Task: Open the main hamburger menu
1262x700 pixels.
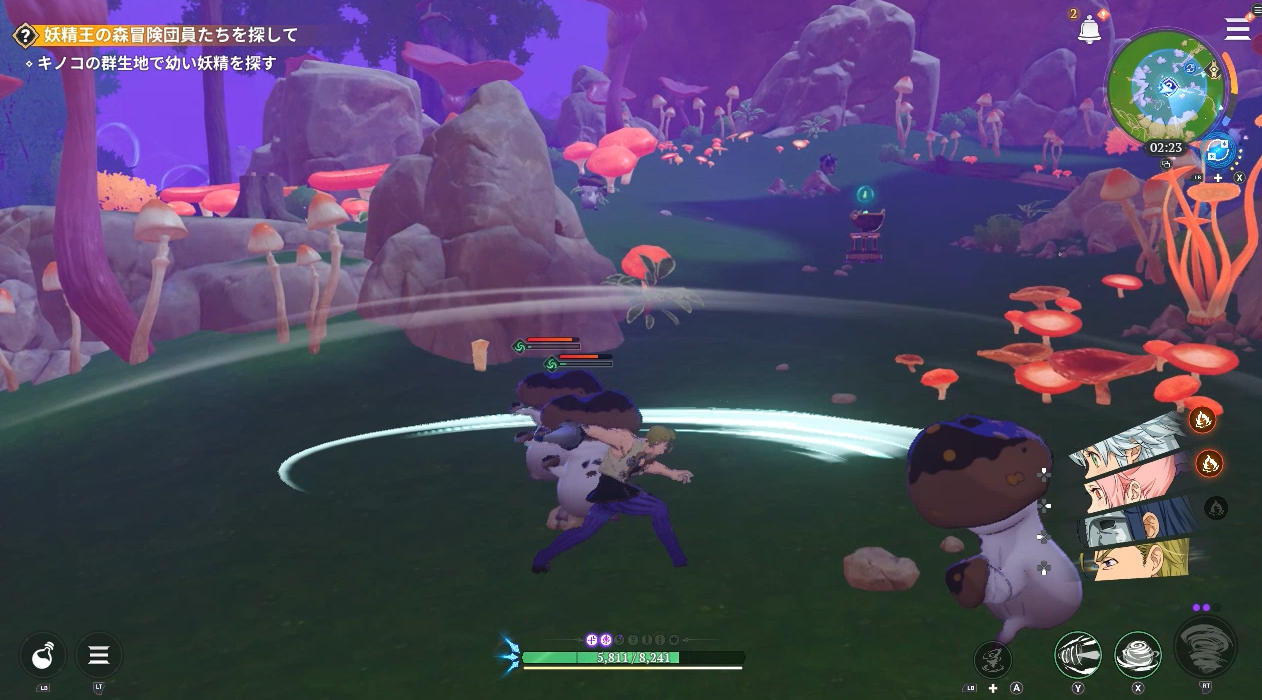Action: coord(1238,29)
